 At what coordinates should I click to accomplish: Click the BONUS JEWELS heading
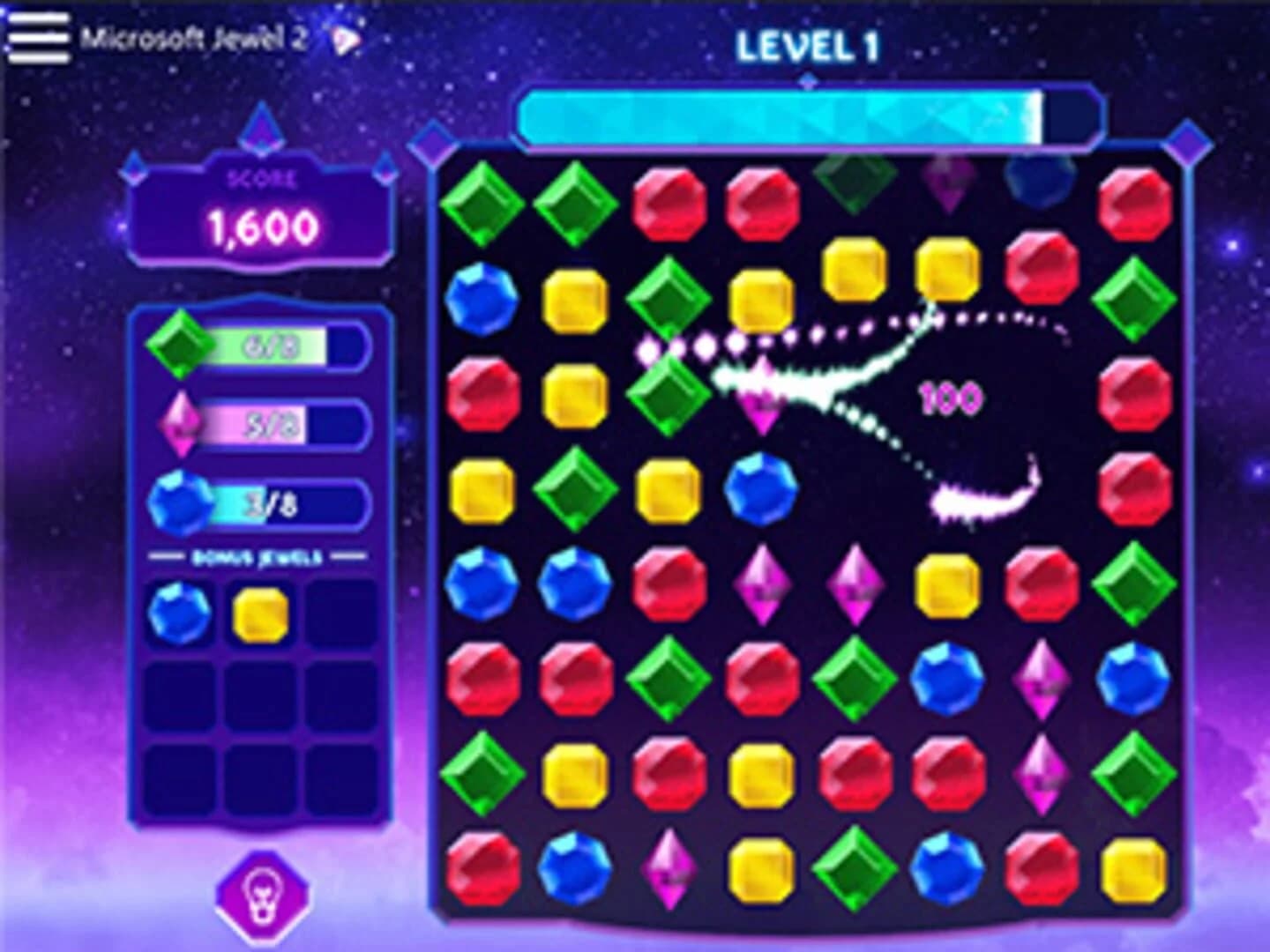pos(260,557)
